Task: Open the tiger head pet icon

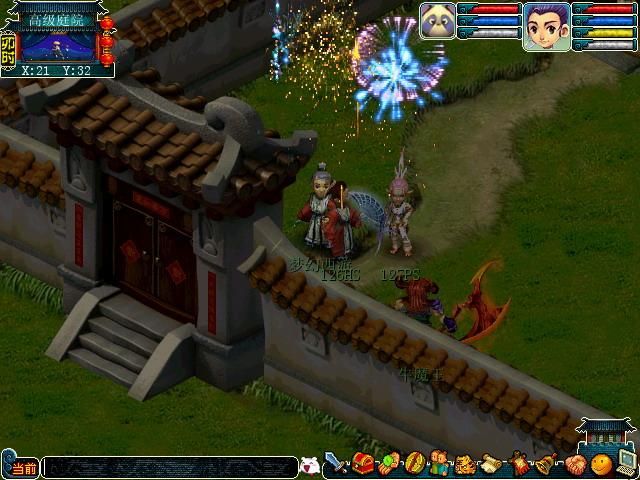Action: click(466, 464)
